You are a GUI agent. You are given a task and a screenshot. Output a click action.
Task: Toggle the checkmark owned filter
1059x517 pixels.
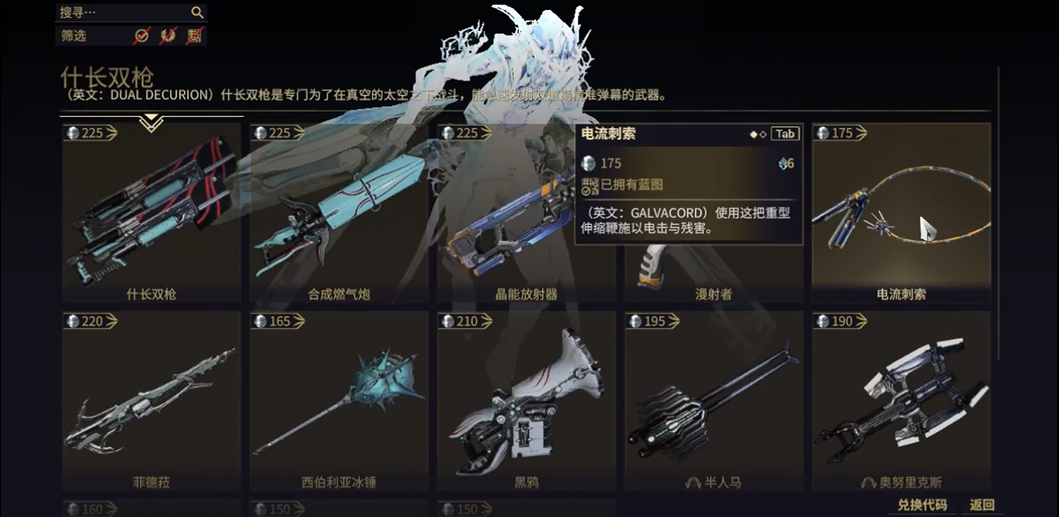142,36
